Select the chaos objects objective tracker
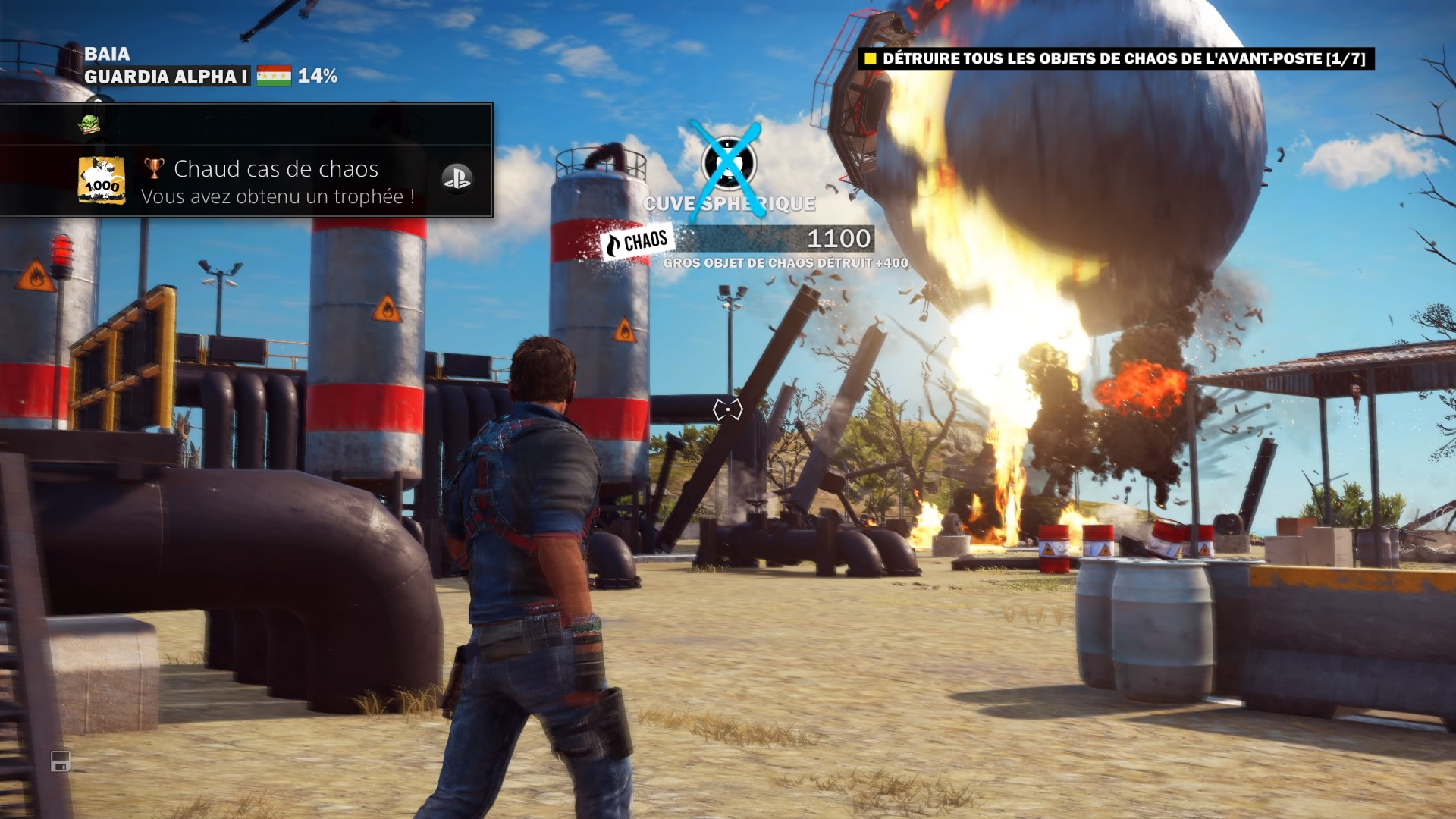The height and width of the screenshot is (819, 1456). pos(1116,59)
